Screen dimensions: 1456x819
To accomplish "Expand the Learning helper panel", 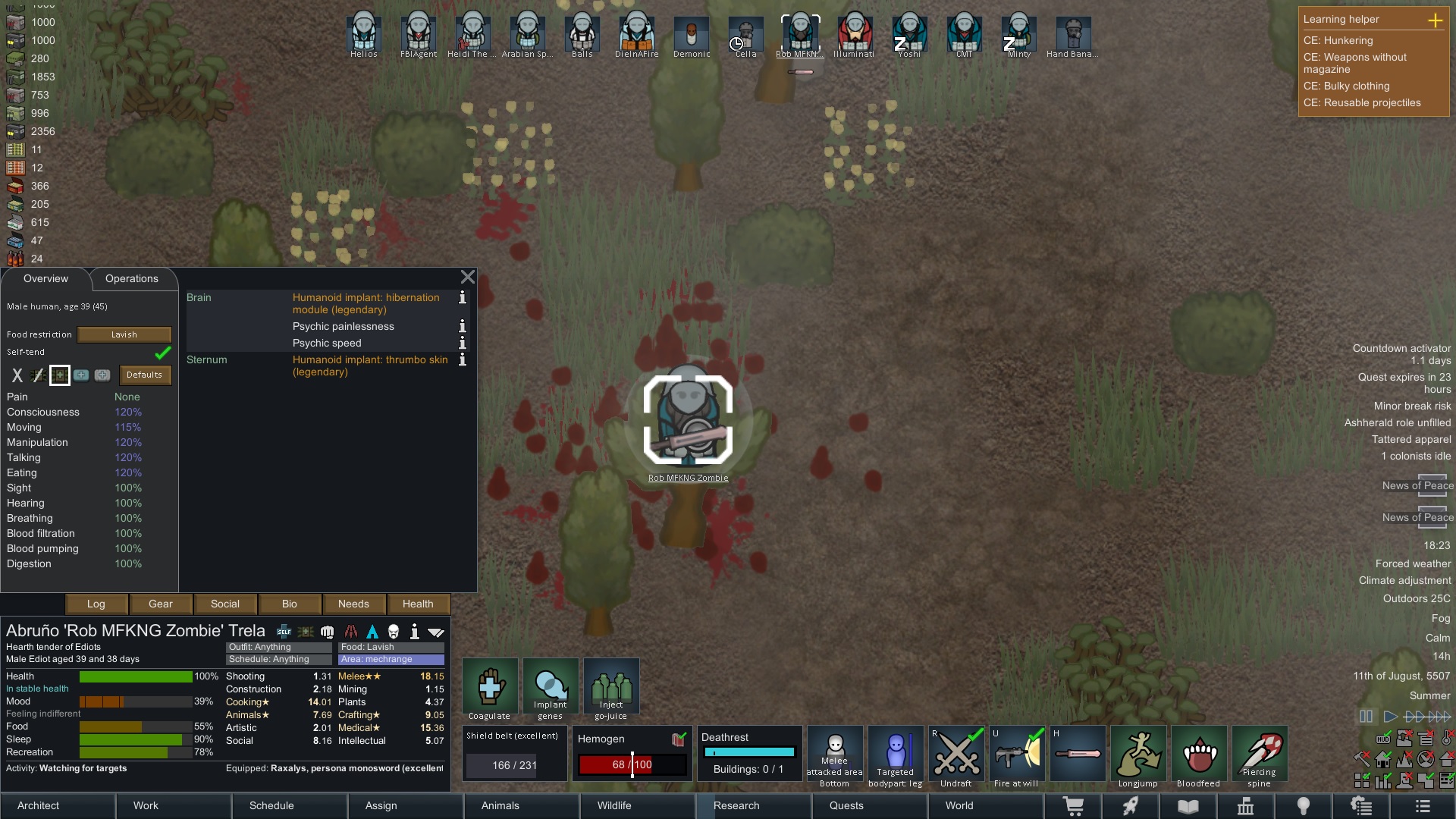I will click(x=1435, y=20).
